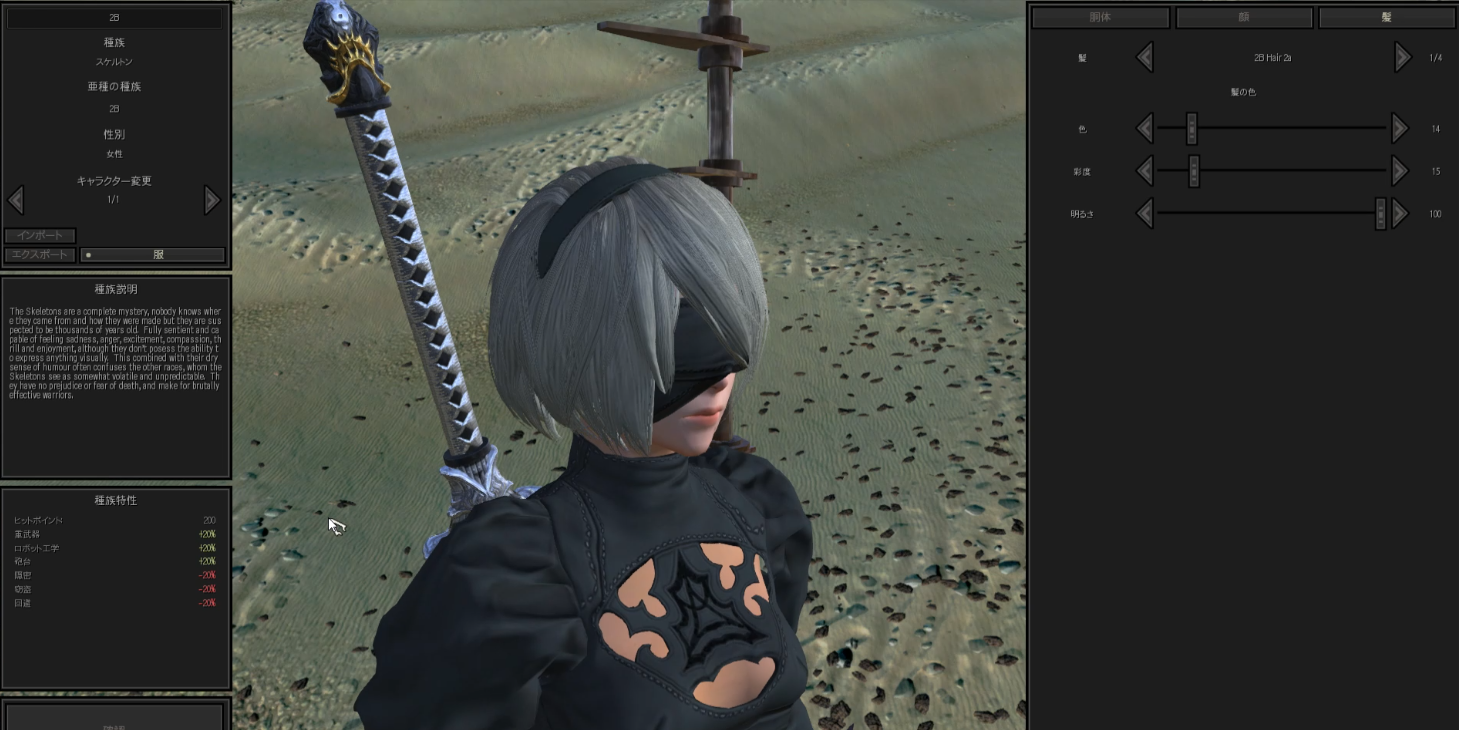Click the 彩度 saturation slider handle
Screen dimensions: 1459x730
point(1193,171)
